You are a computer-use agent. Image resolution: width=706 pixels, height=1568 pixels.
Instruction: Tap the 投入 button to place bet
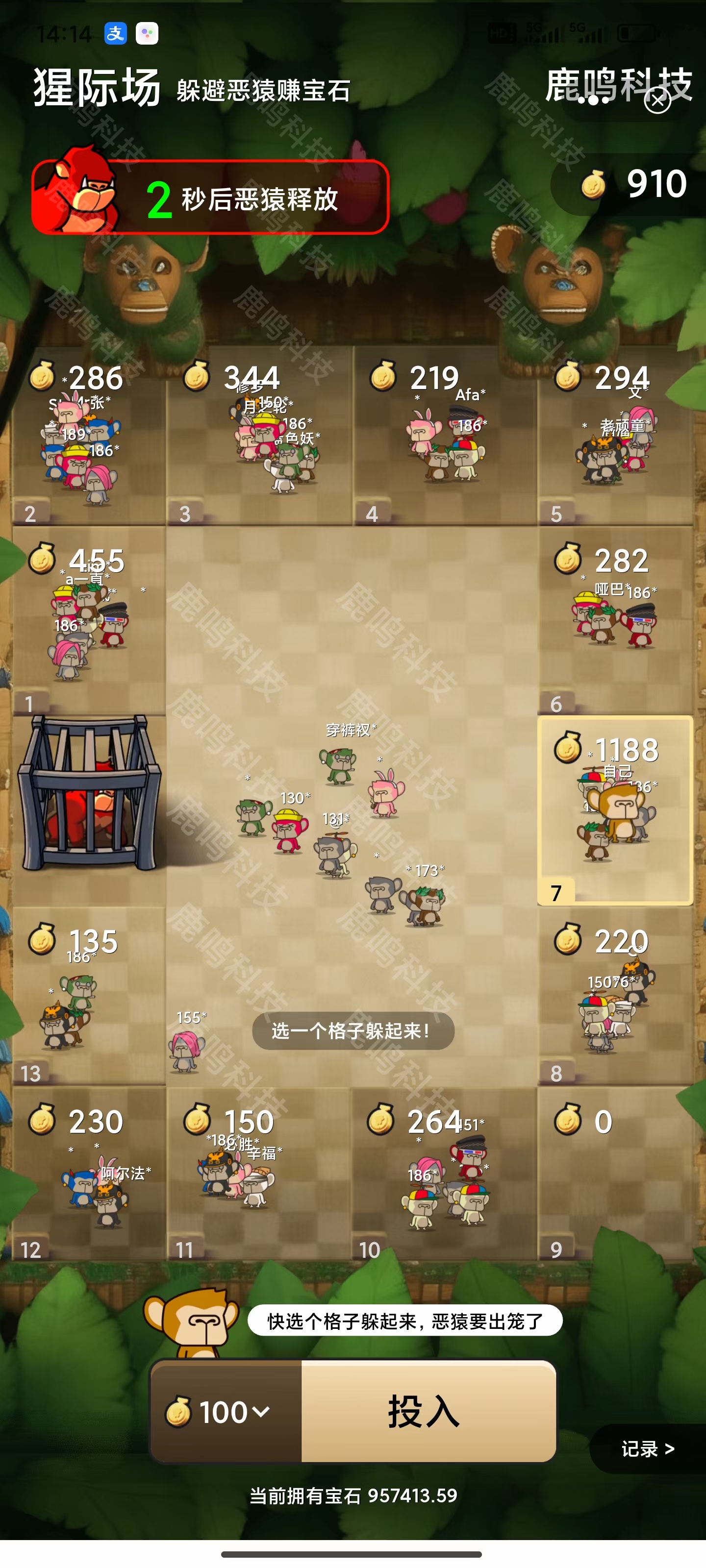(428, 1412)
